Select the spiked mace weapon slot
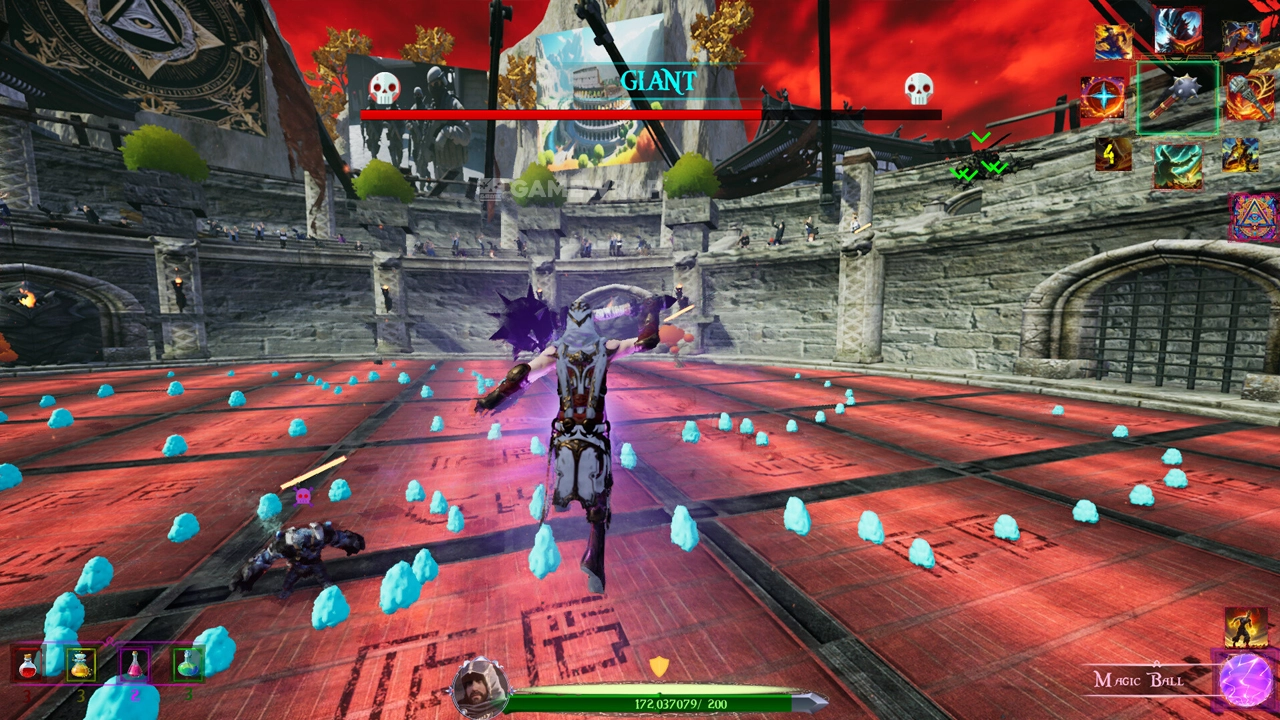1280x720 pixels. point(1177,97)
